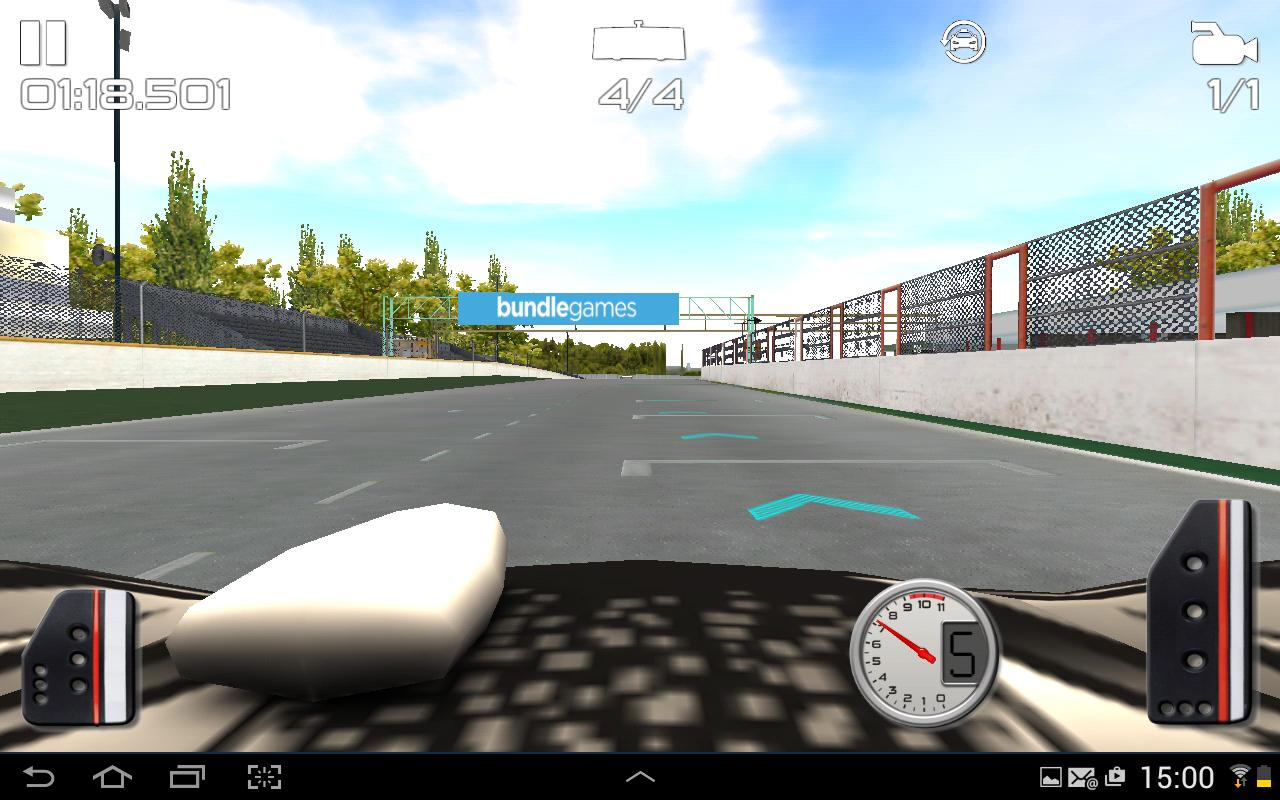Tap the car reset icon
This screenshot has height=800, width=1280.
[x=962, y=42]
